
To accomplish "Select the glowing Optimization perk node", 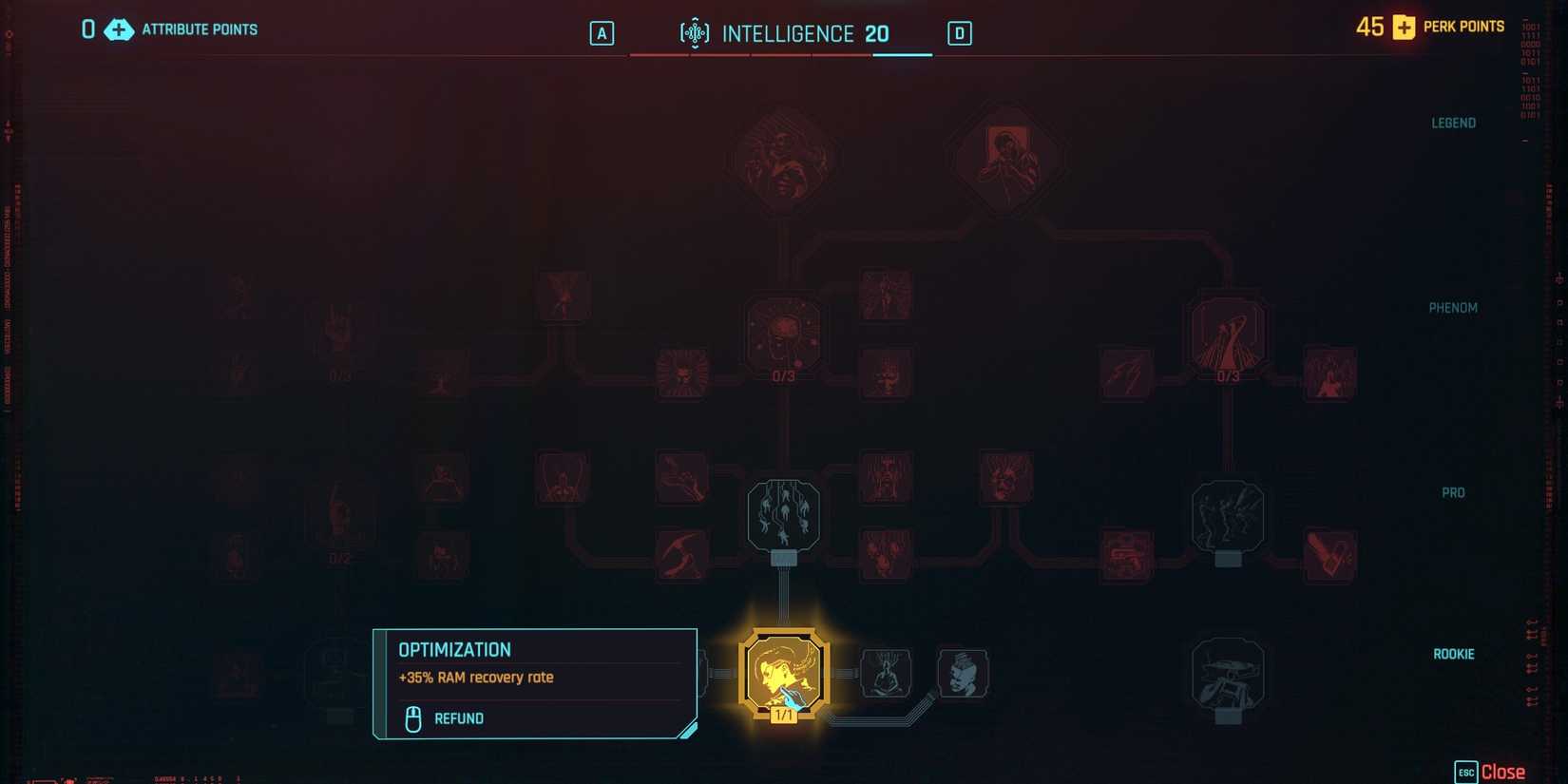I will point(783,672).
